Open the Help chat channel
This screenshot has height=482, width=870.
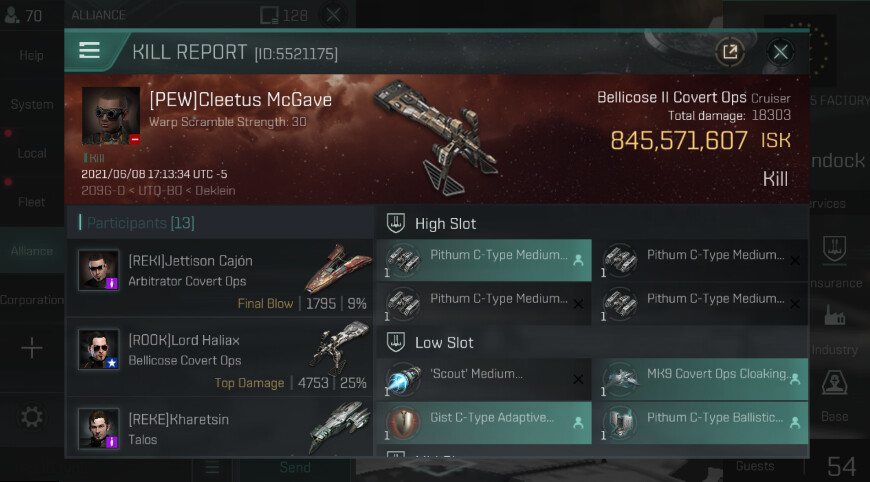[31, 56]
